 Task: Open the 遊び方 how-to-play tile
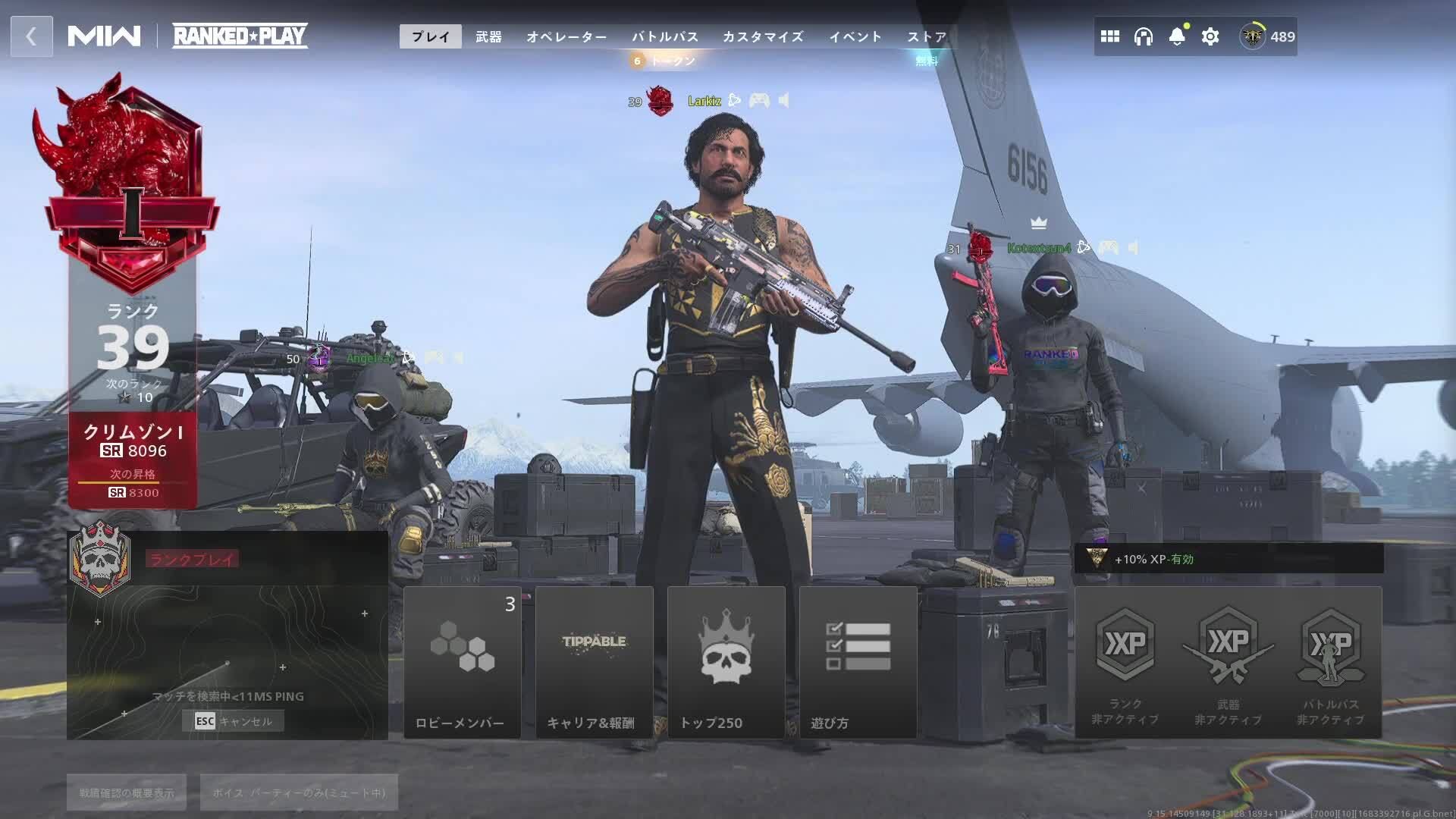point(858,662)
